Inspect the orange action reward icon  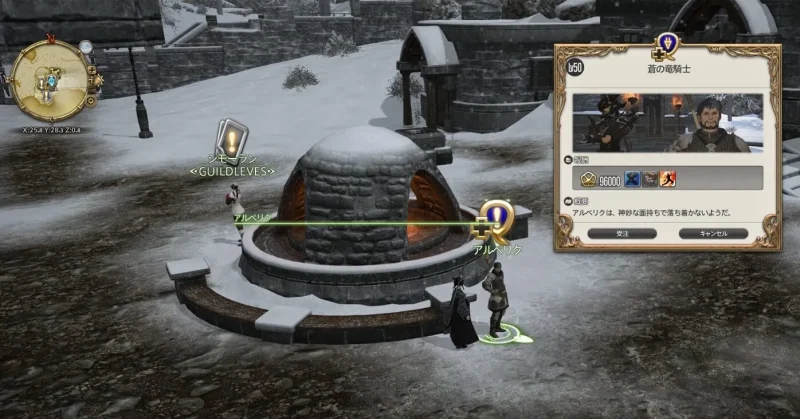(x=666, y=180)
